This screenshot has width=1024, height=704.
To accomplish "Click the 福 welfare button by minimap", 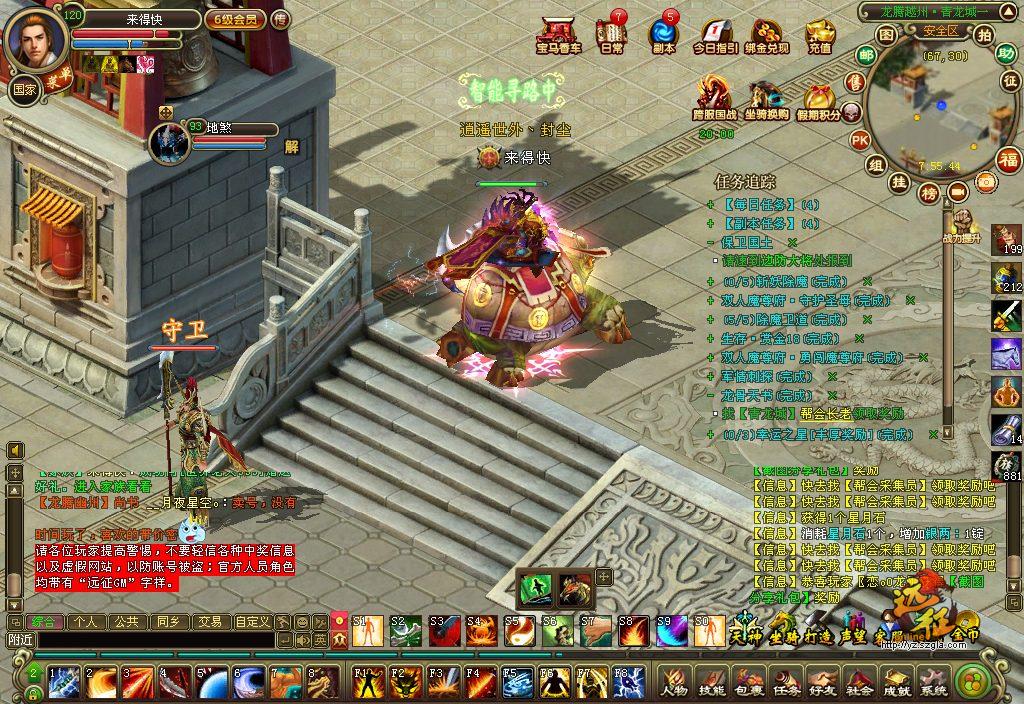I will point(1008,159).
